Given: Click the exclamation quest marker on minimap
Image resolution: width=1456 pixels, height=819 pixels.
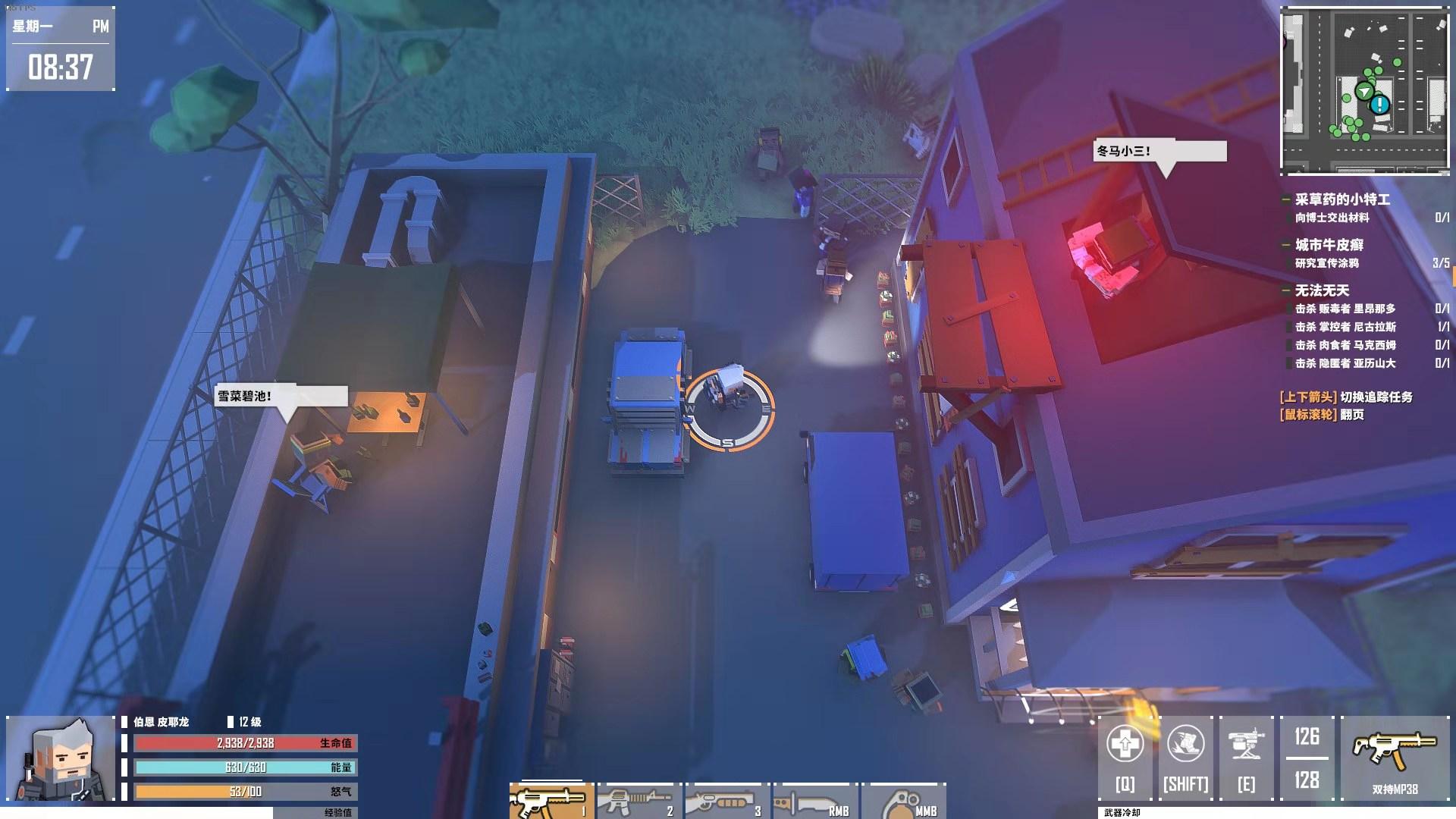Looking at the screenshot, I should (x=1379, y=105).
